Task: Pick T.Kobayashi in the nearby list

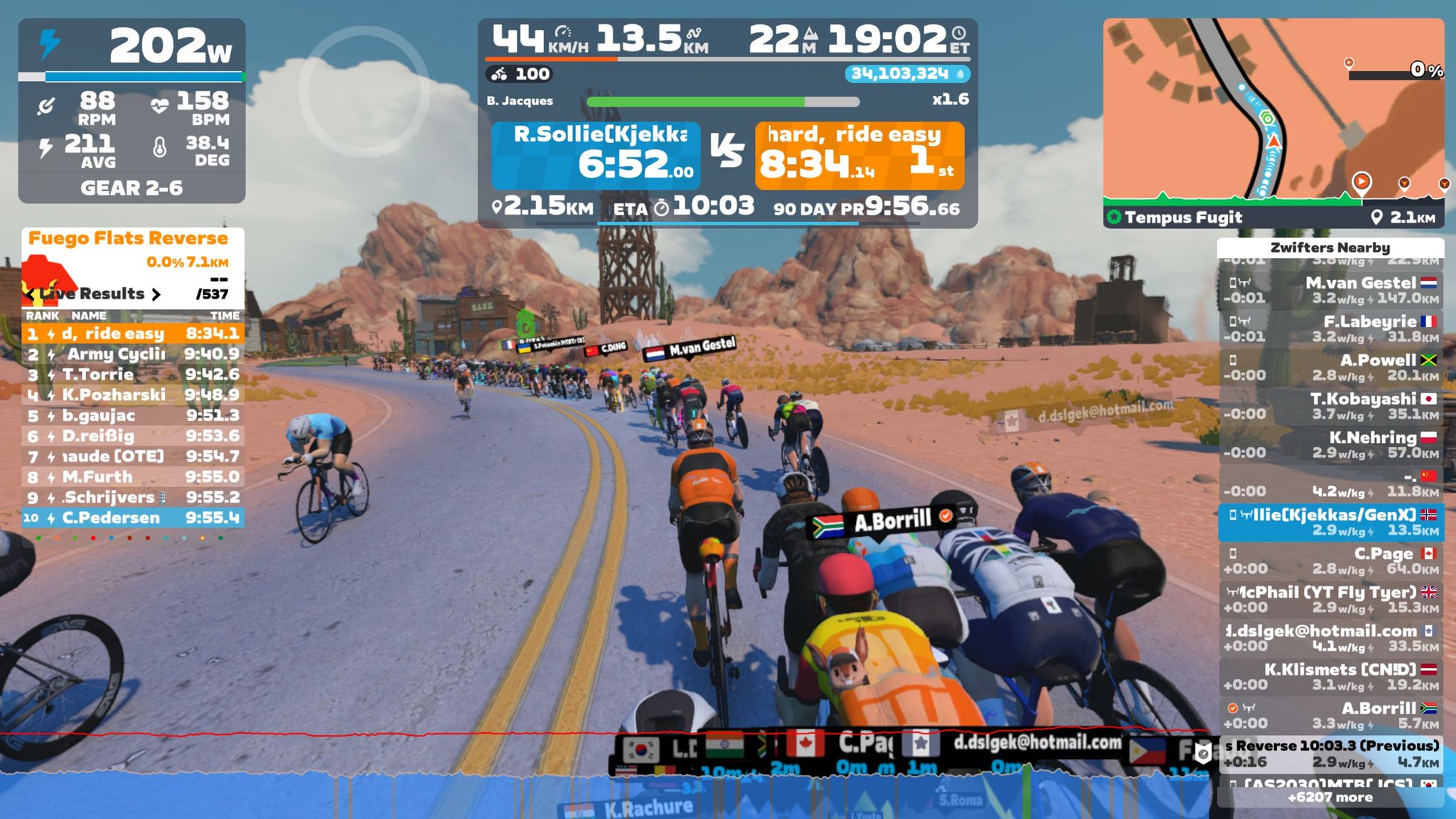Action: pyautogui.click(x=1329, y=406)
